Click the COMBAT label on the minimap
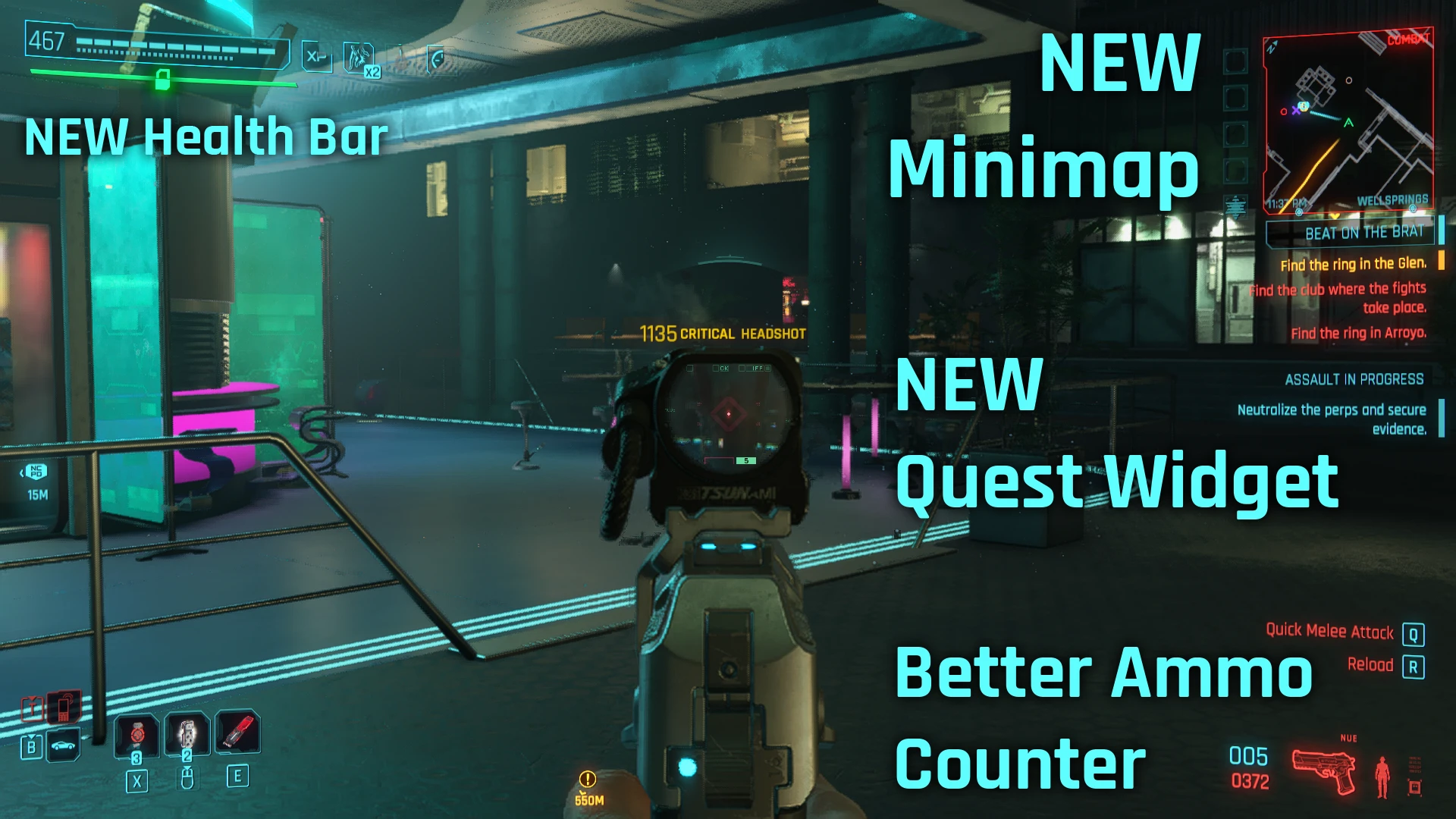 click(1409, 39)
